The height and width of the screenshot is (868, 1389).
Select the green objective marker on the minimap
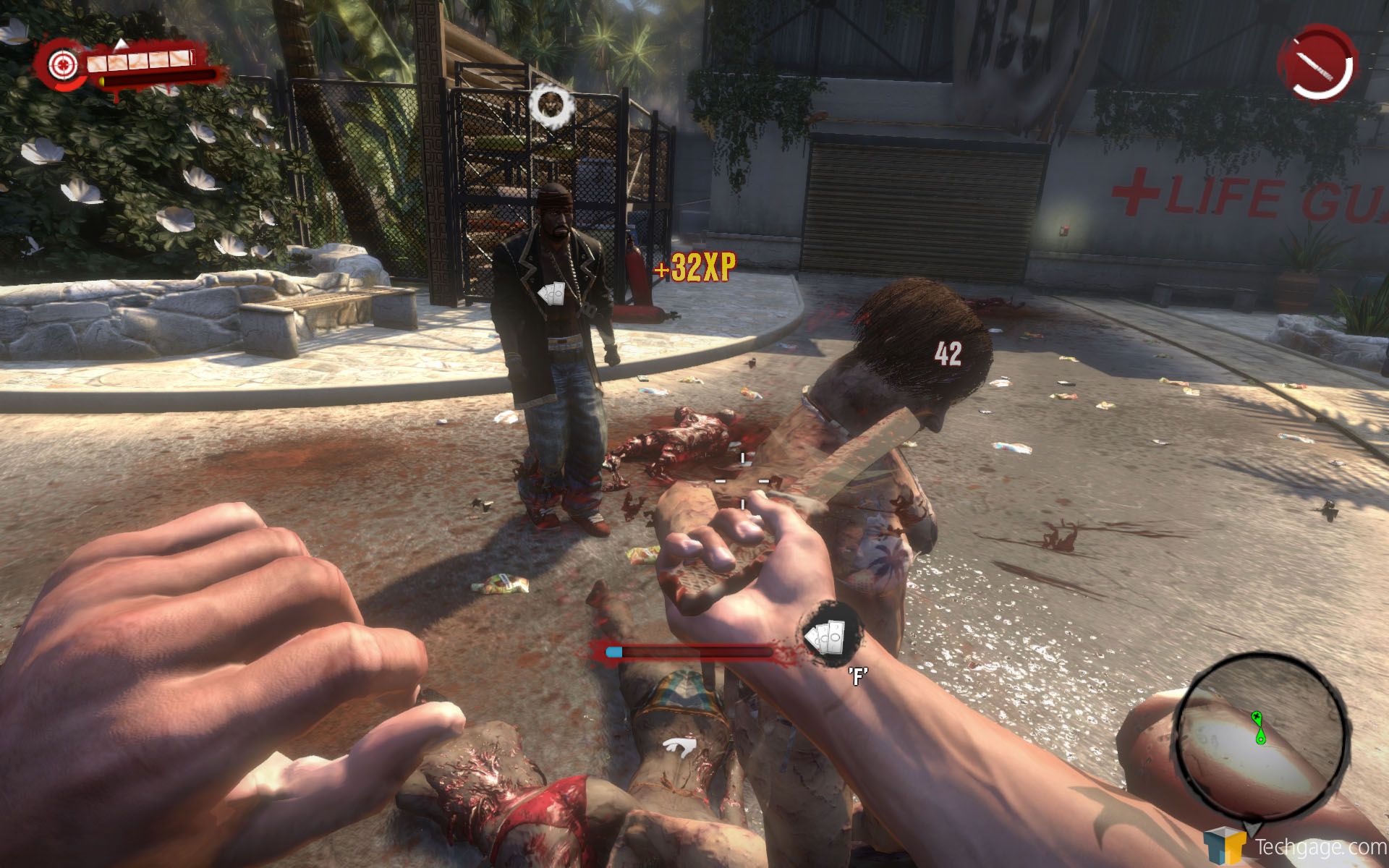(1260, 727)
